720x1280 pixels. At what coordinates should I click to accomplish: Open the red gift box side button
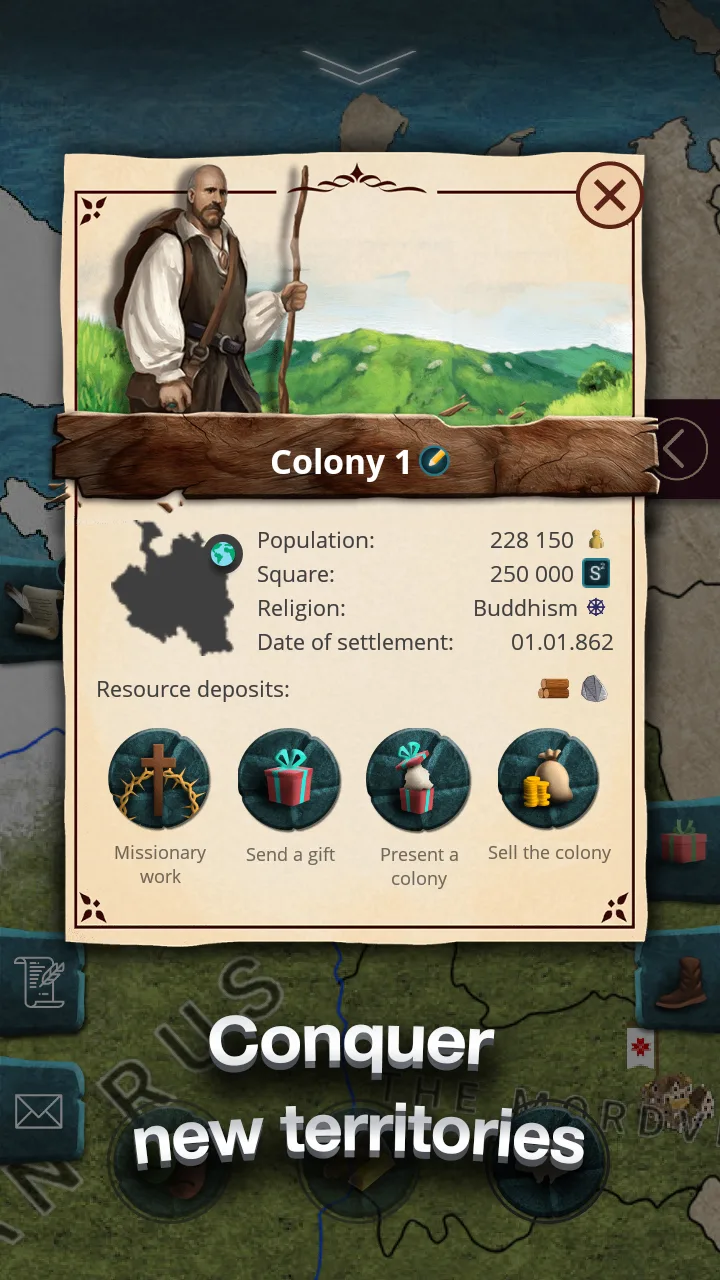(684, 841)
